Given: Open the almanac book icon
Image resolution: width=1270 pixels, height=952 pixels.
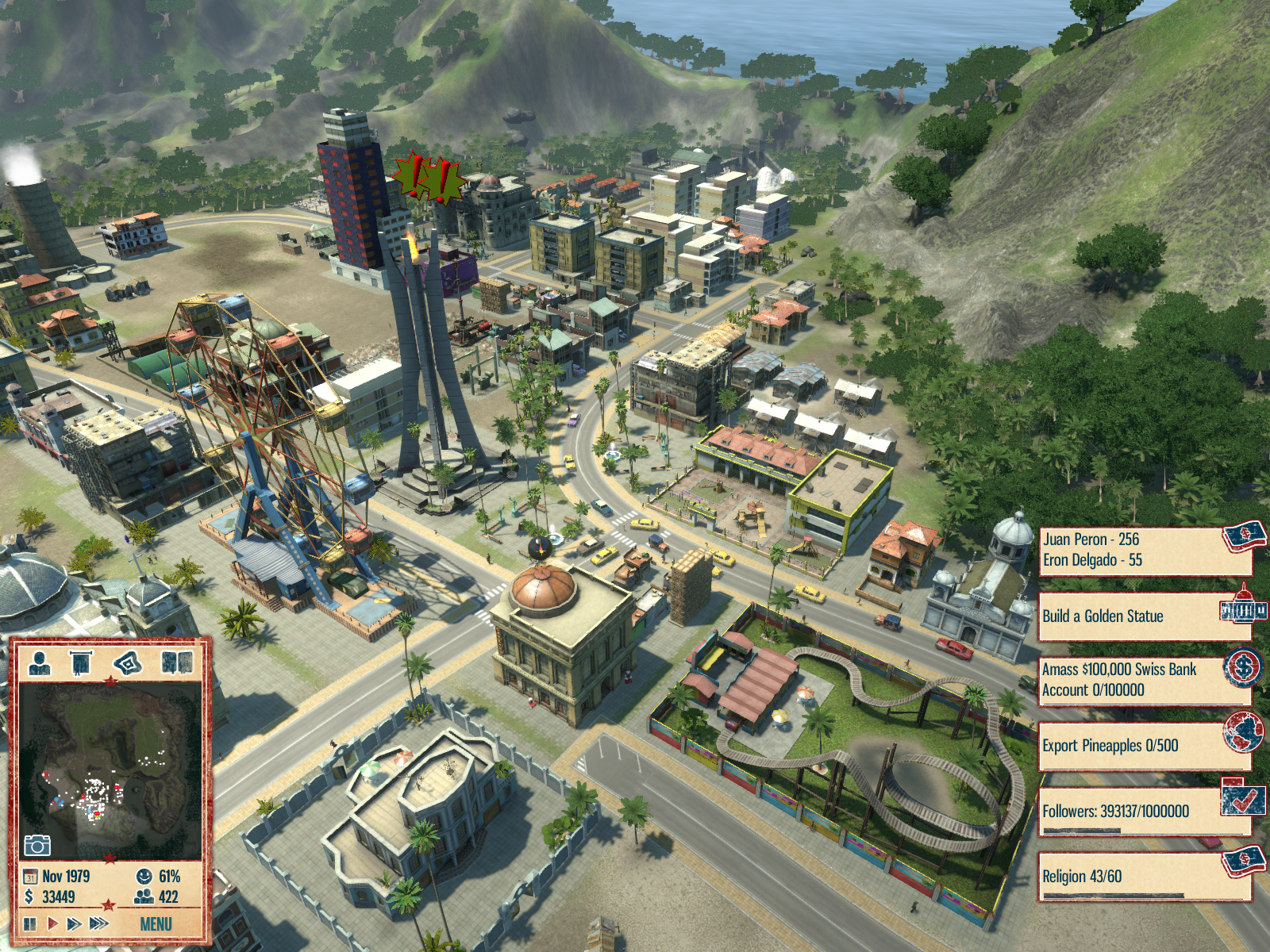Looking at the screenshot, I should pyautogui.click(x=176, y=662).
